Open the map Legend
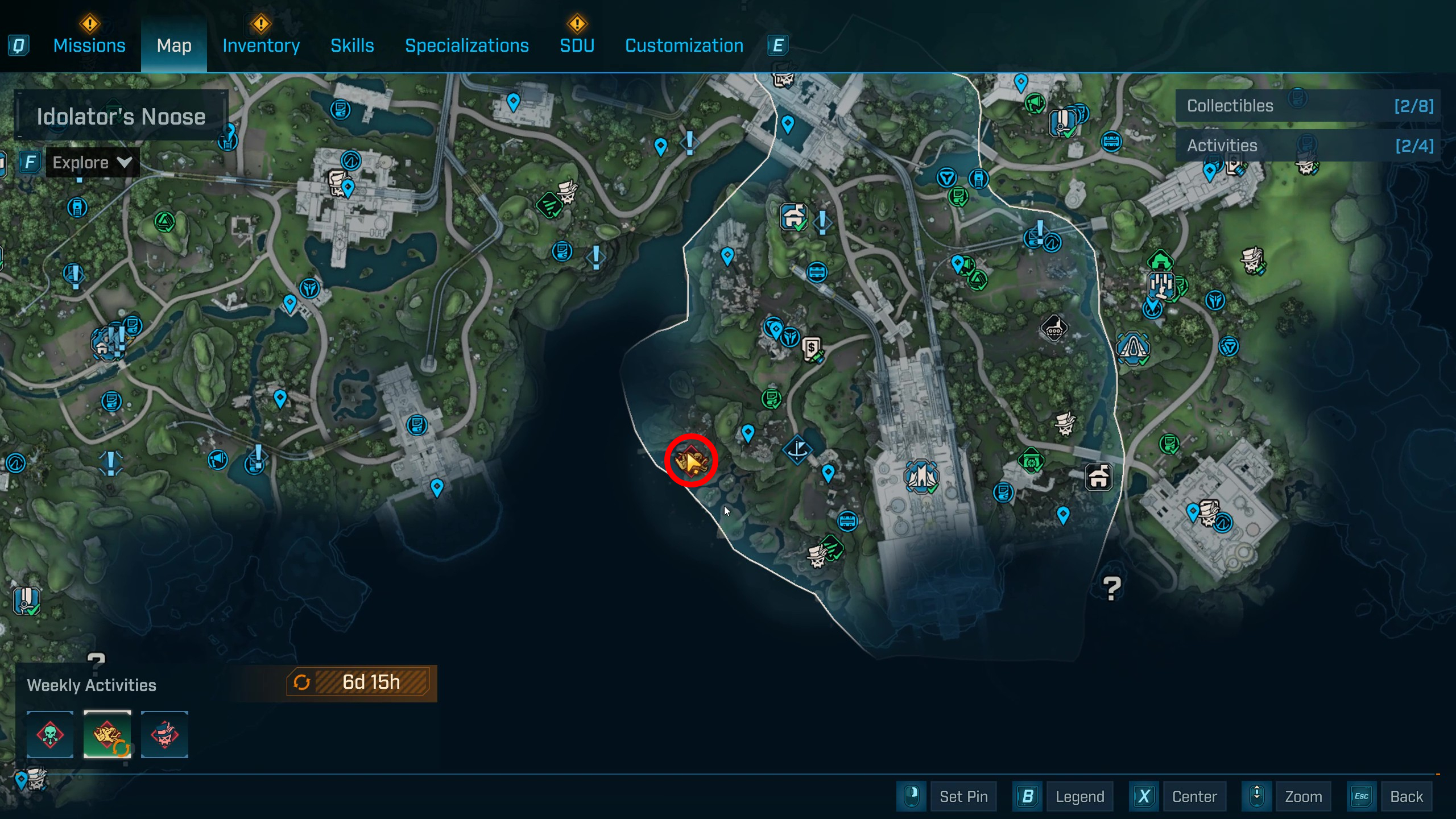This screenshot has width=1456, height=819. [1079, 796]
